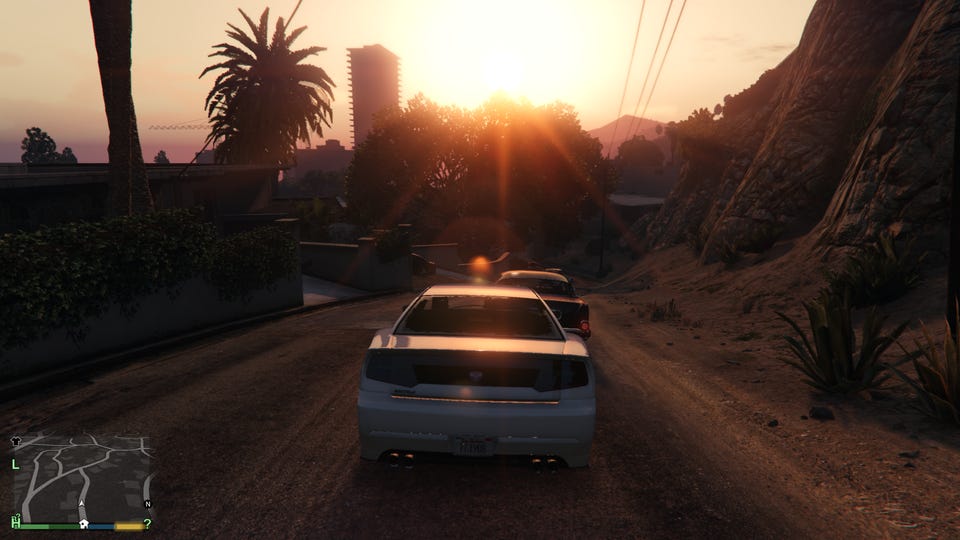Select the white safehouse blip

(85, 522)
